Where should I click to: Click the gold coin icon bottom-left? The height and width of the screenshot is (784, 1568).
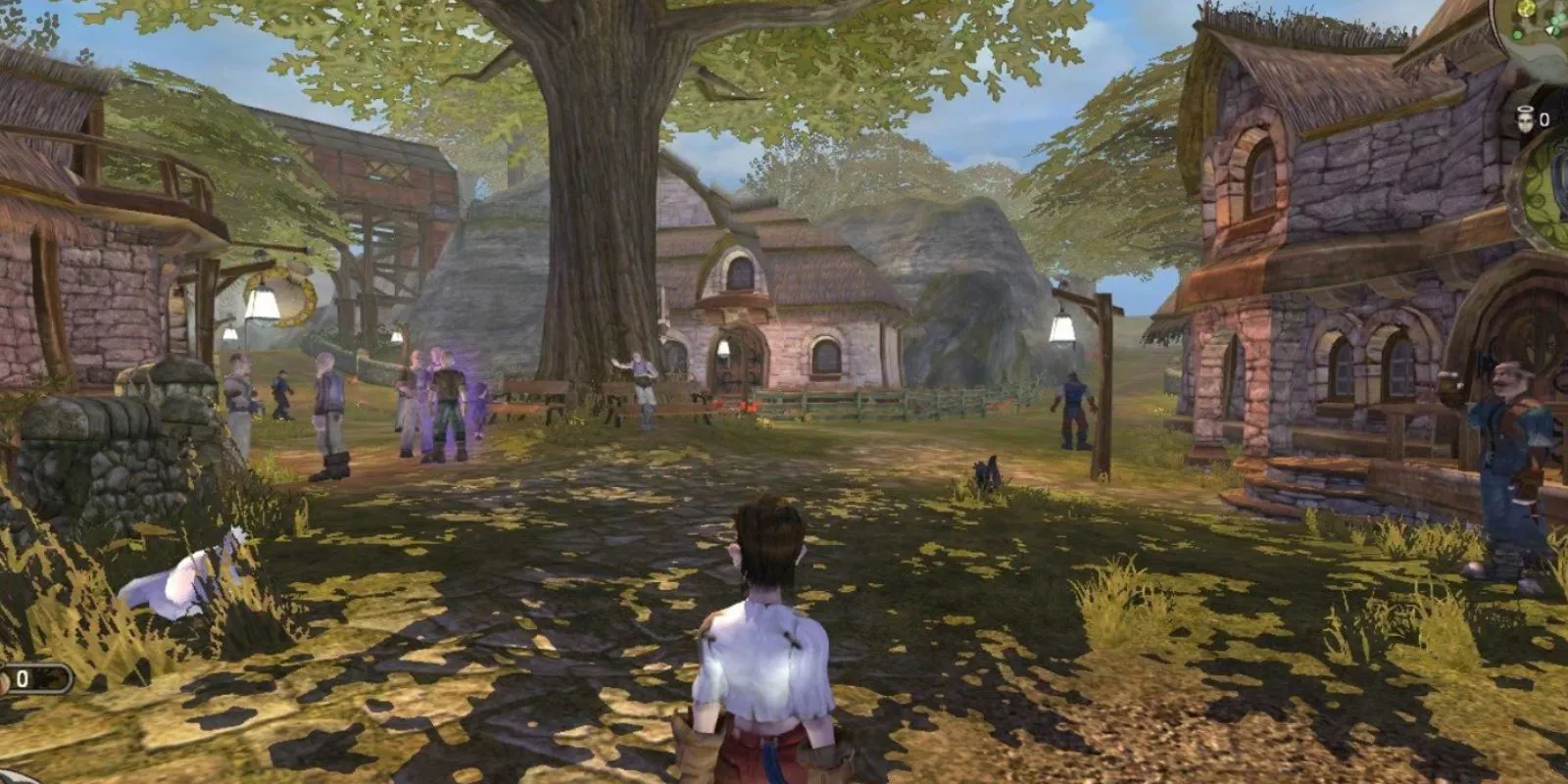(x=5, y=678)
